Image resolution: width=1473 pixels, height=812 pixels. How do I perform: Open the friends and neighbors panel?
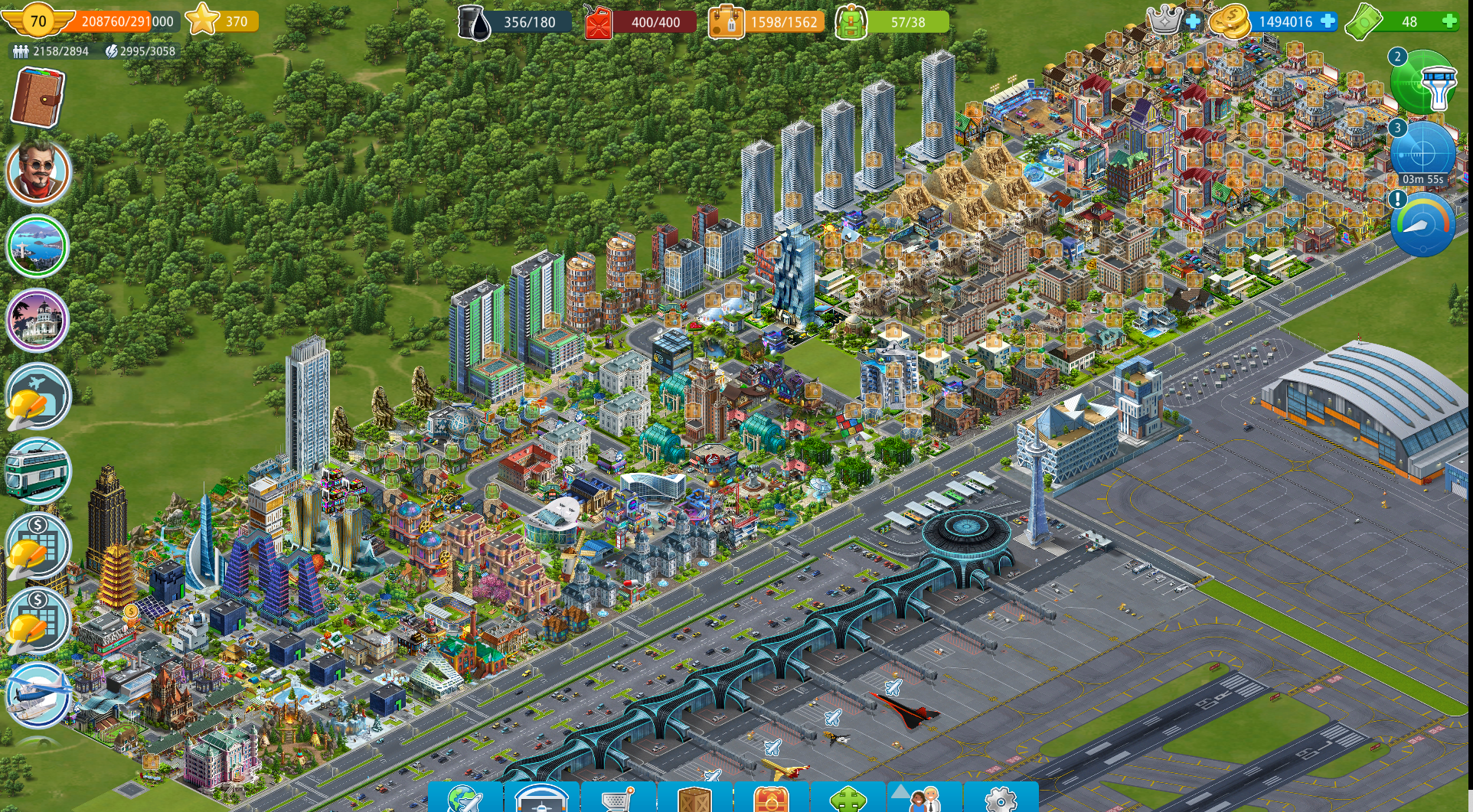(924, 798)
